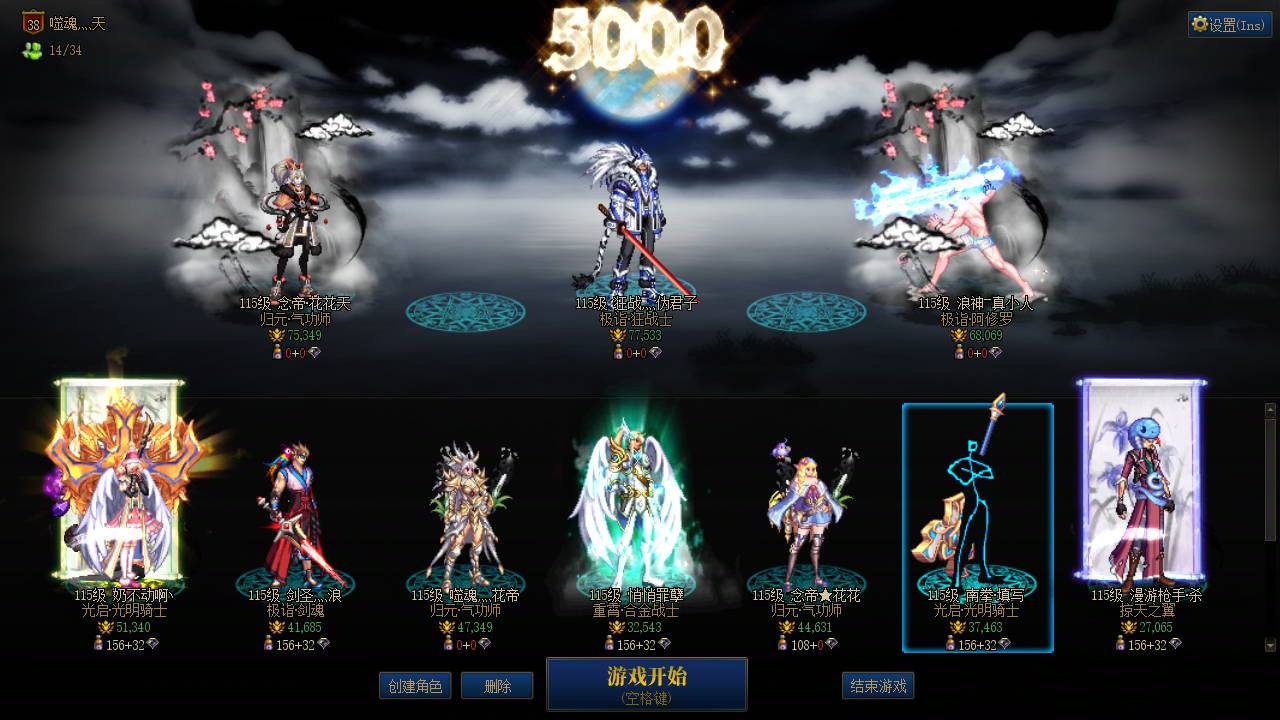This screenshot has height=720, width=1280.
Task: Click the diamond gem icon next to 156+32
Action: pyautogui.click(x=154, y=643)
